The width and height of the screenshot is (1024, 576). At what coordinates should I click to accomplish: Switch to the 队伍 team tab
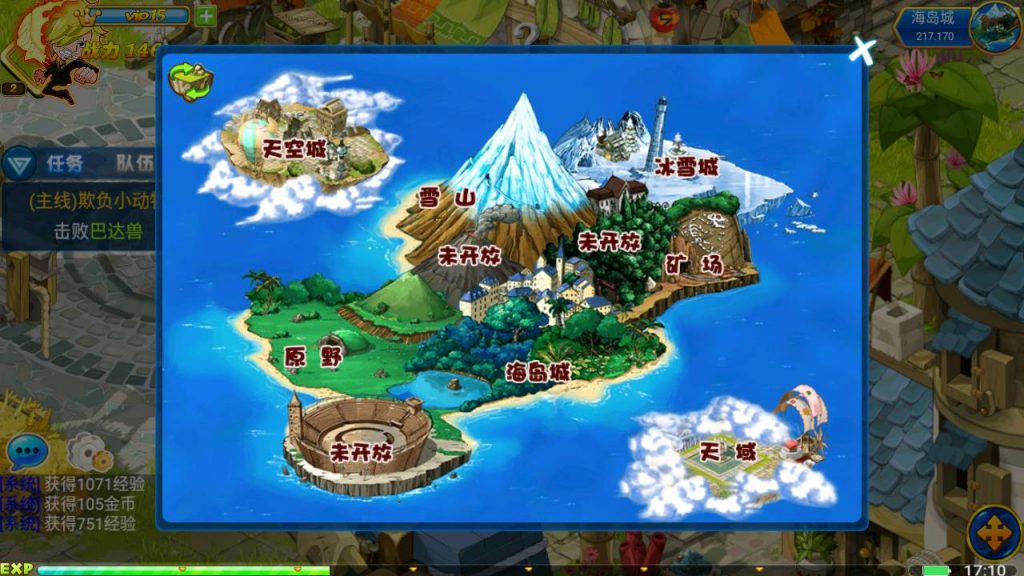[x=134, y=163]
